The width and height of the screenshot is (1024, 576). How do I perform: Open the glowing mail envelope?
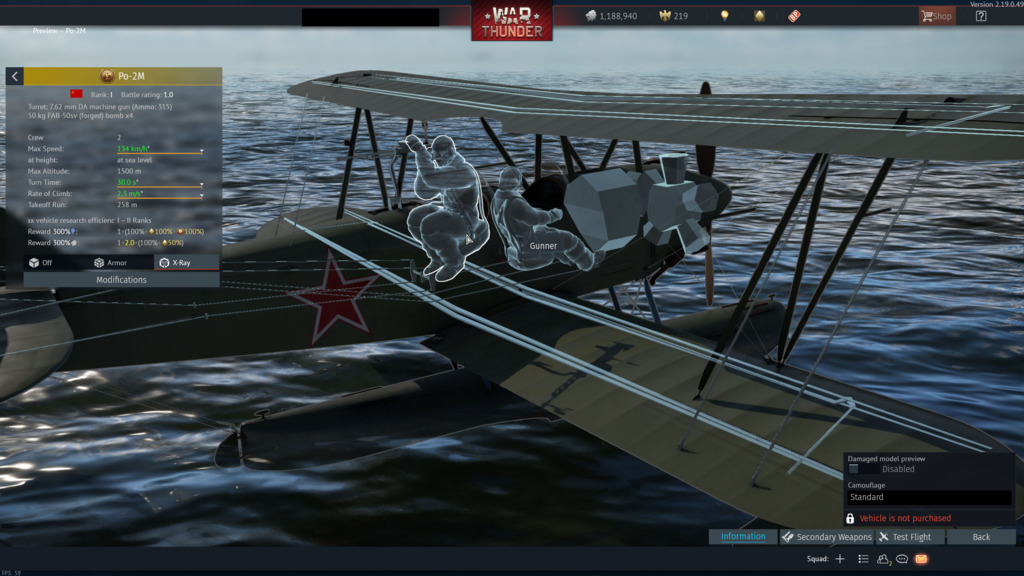pos(922,559)
